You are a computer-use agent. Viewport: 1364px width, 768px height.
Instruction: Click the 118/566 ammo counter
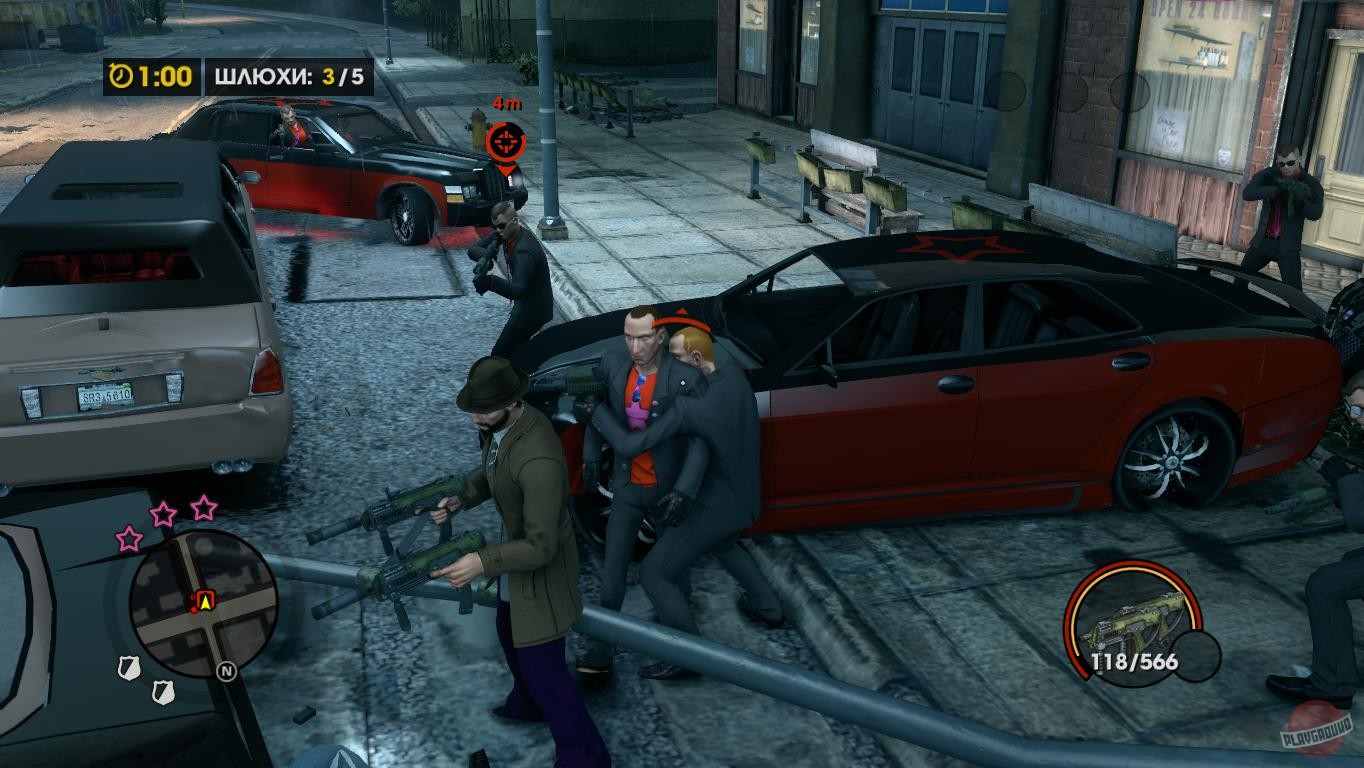1135,660
